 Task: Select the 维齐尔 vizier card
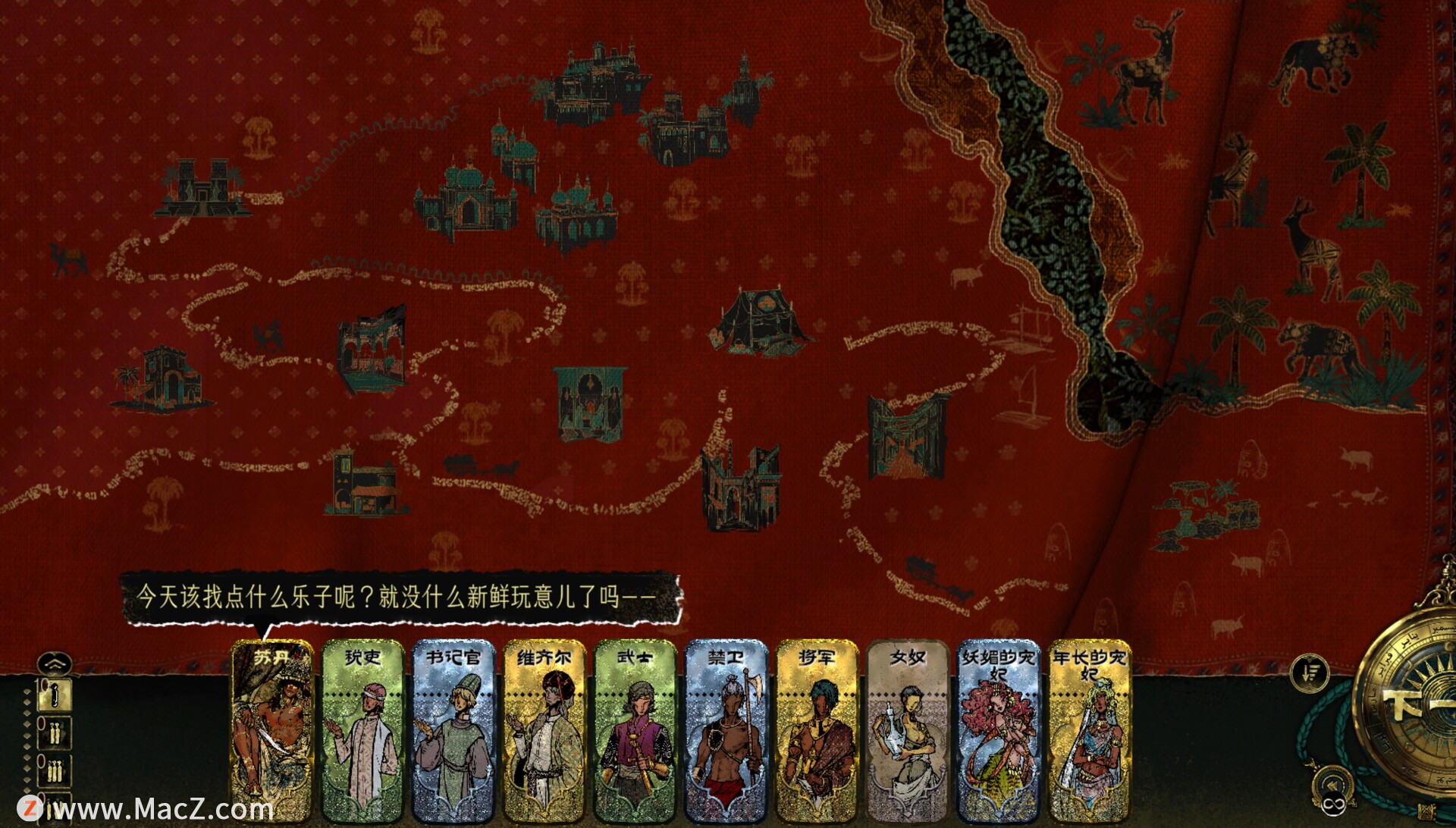pos(544,732)
